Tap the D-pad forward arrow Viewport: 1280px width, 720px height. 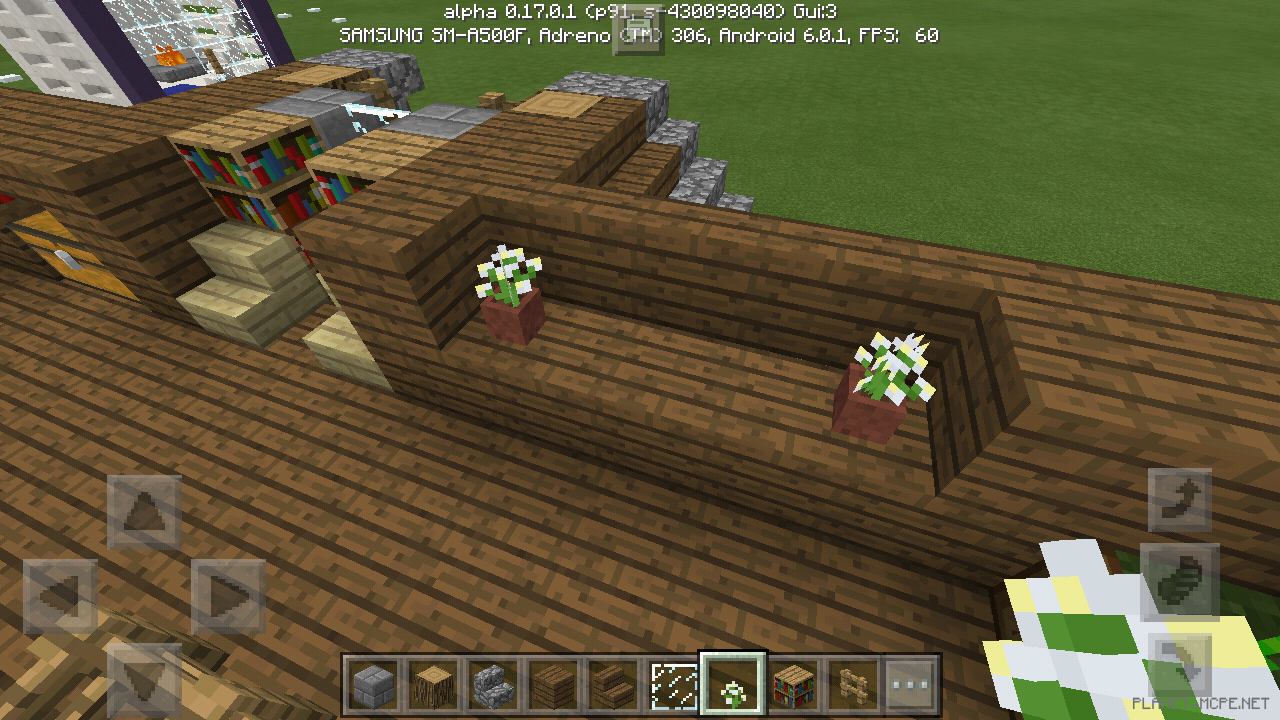coord(144,511)
